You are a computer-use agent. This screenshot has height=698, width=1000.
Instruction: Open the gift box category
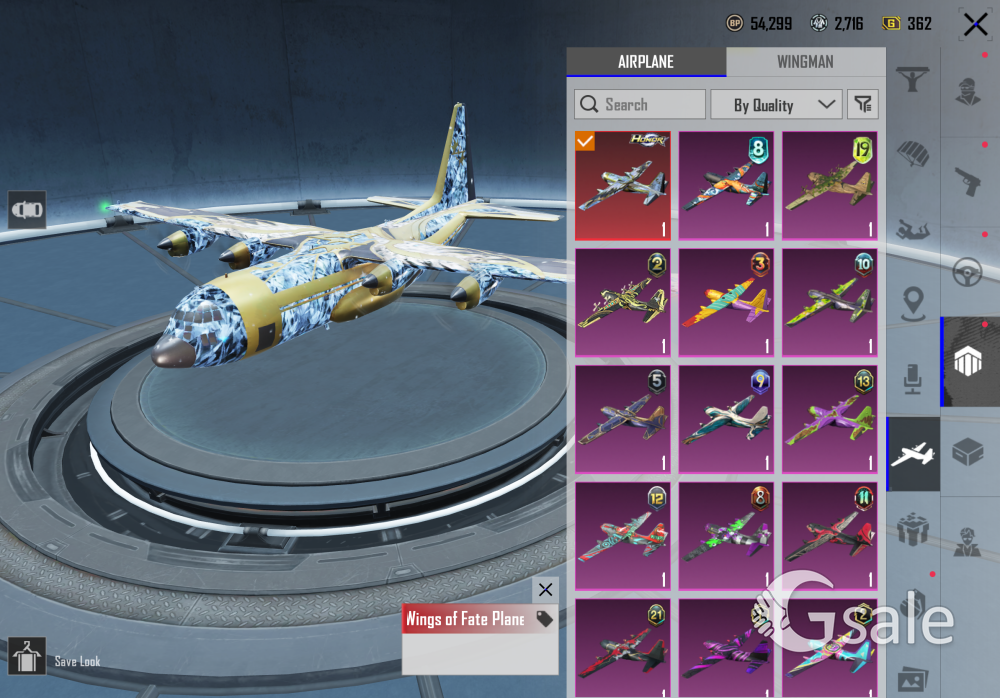click(912, 530)
